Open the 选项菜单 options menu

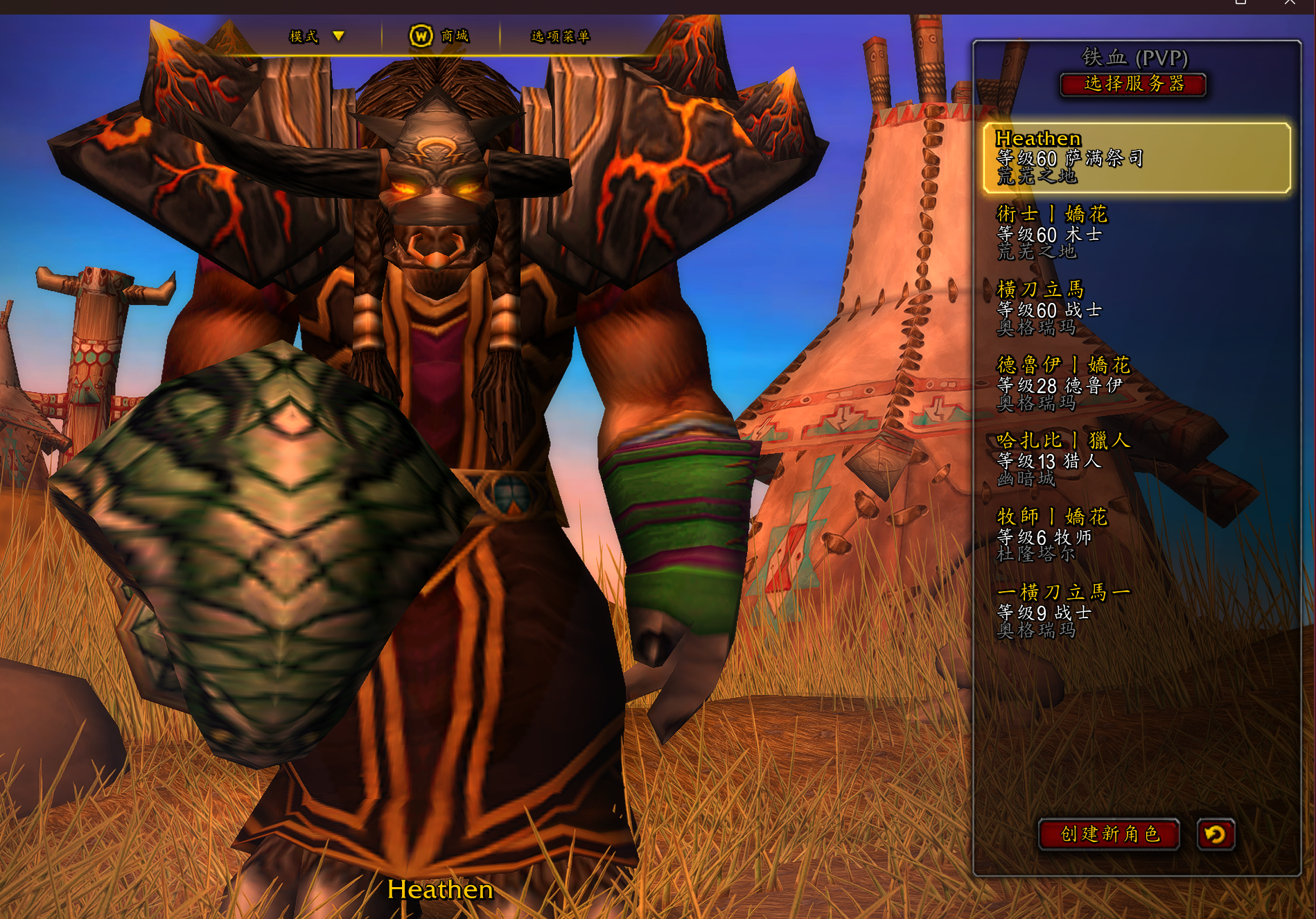[x=560, y=36]
